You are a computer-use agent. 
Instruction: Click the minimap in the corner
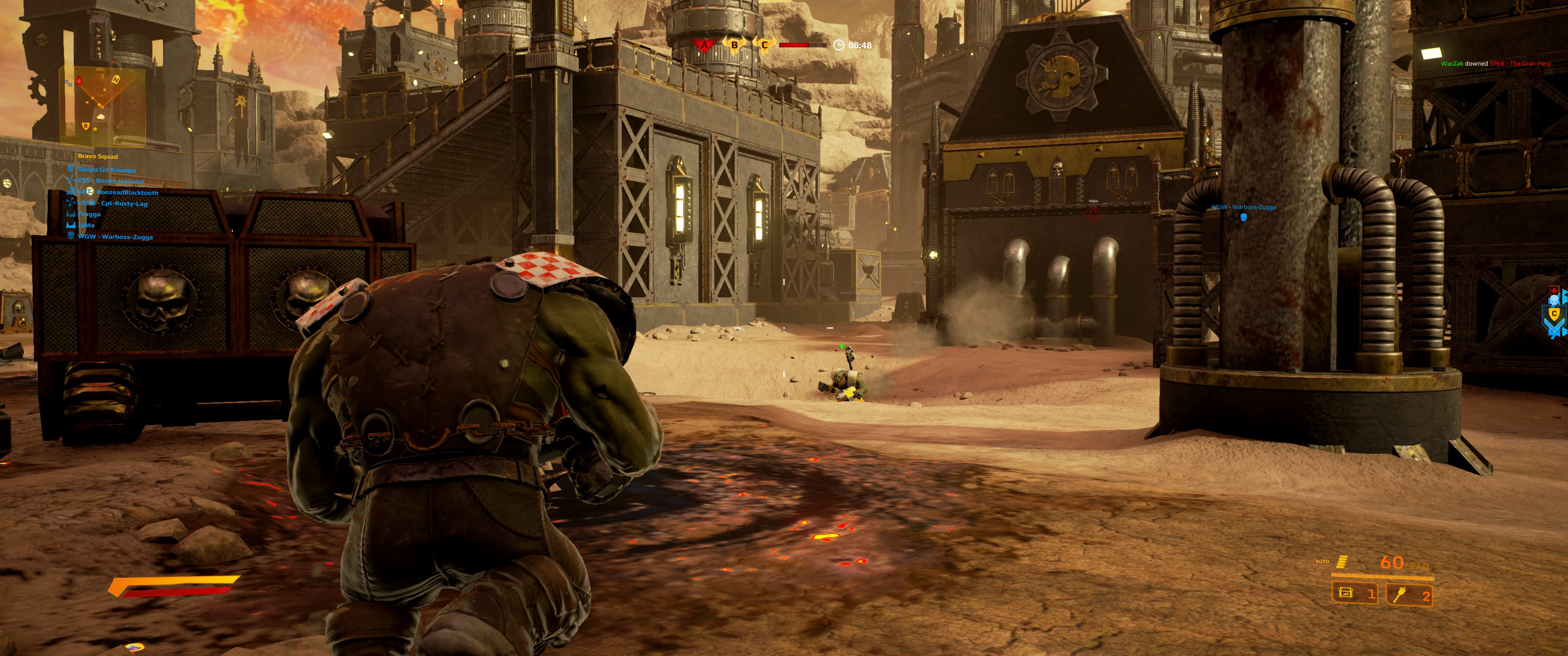(x=102, y=107)
